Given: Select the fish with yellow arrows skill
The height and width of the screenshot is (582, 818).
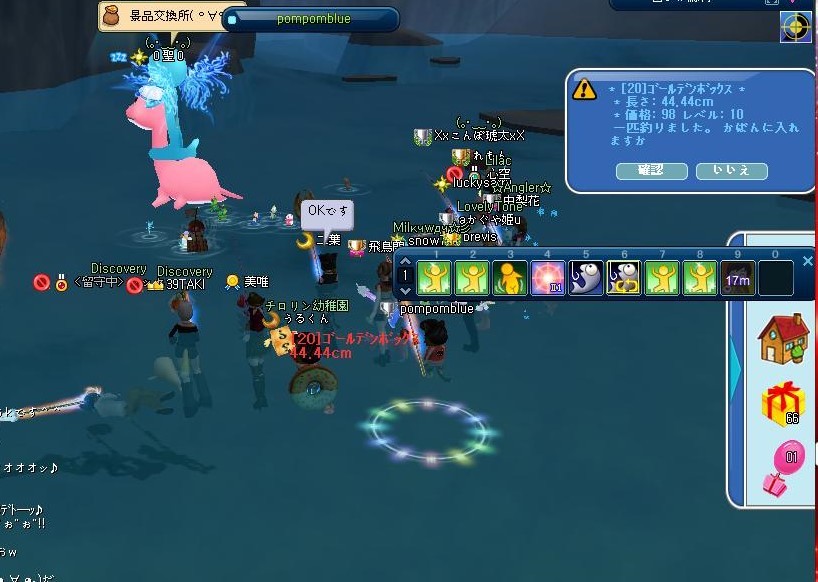Looking at the screenshot, I should pos(623,277).
